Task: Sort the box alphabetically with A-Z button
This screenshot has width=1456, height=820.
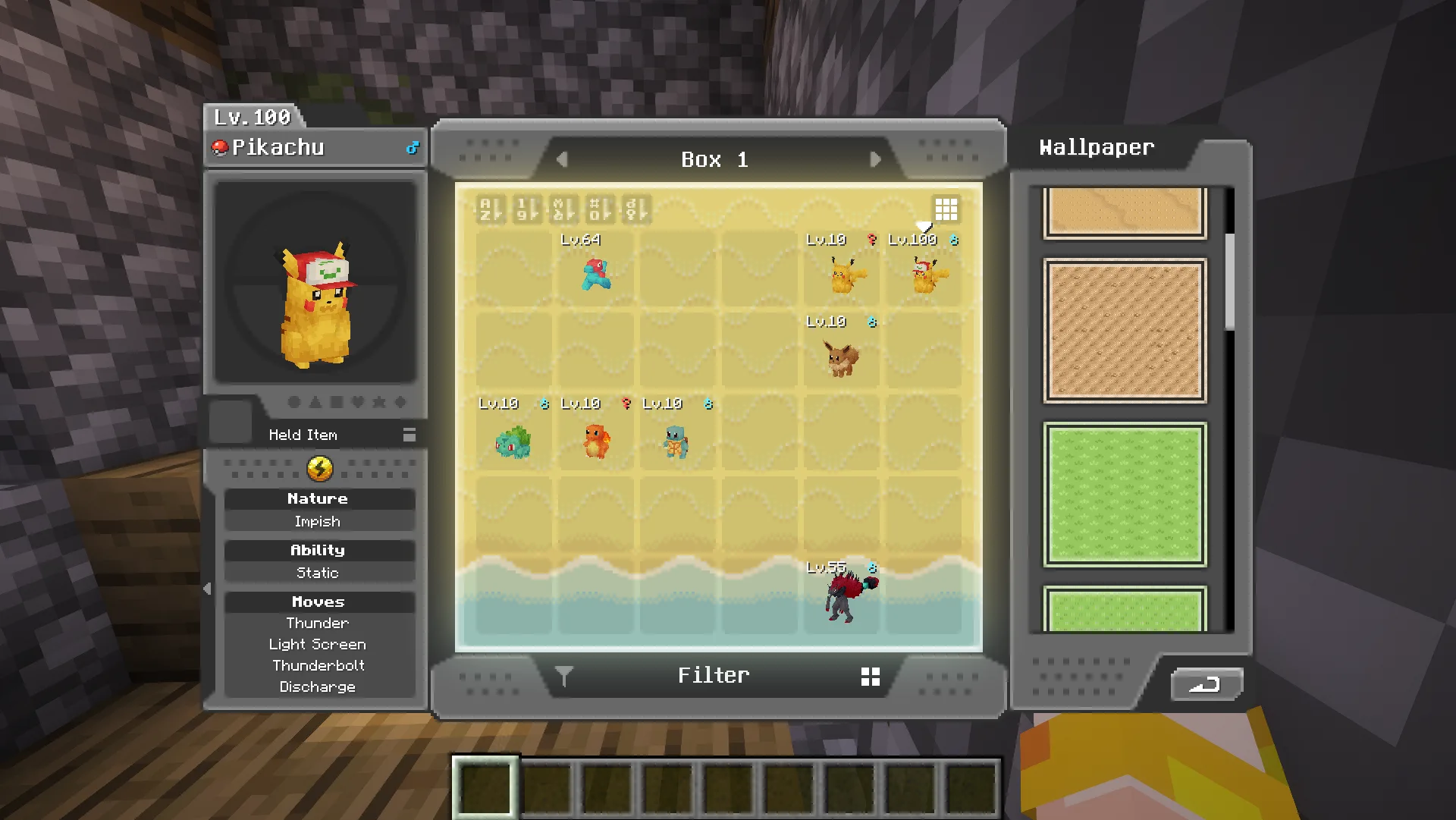Action: click(x=490, y=209)
